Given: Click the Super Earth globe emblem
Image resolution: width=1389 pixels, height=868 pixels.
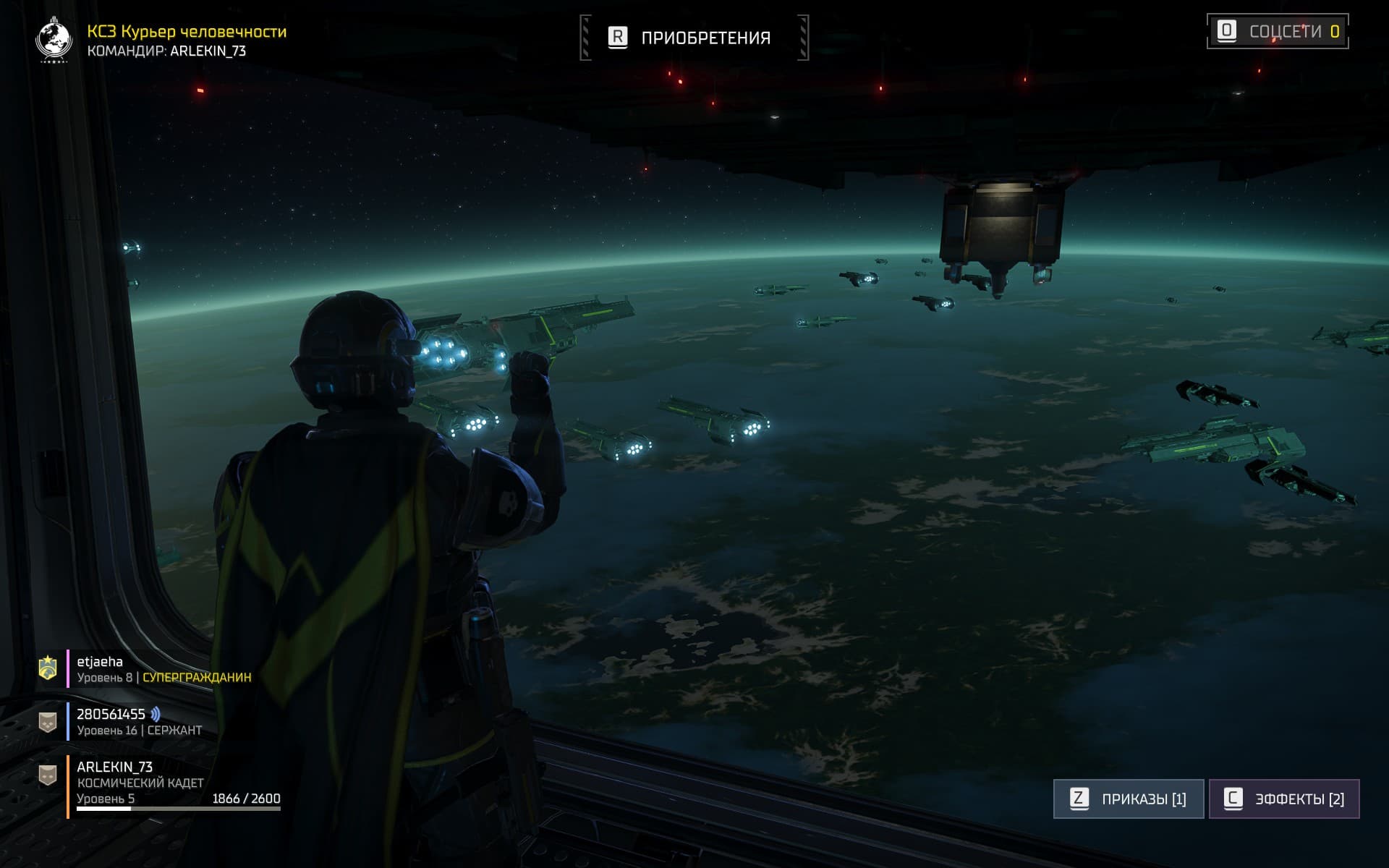Looking at the screenshot, I should tap(54, 40).
